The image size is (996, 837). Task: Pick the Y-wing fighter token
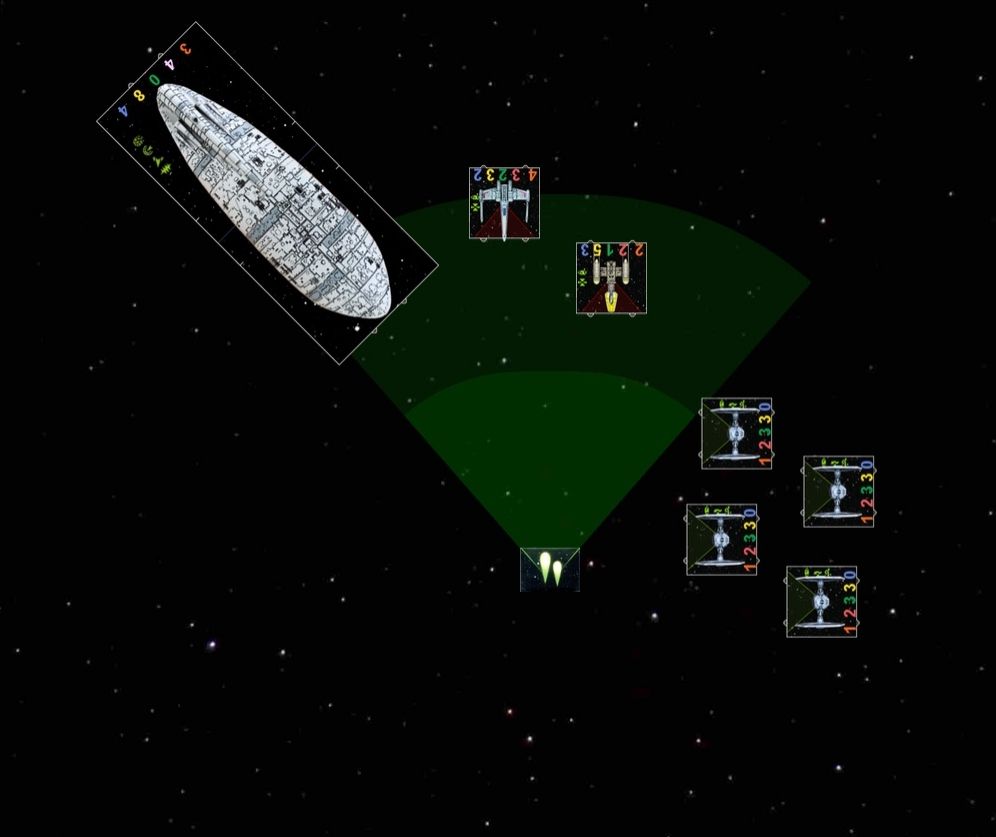(x=611, y=278)
